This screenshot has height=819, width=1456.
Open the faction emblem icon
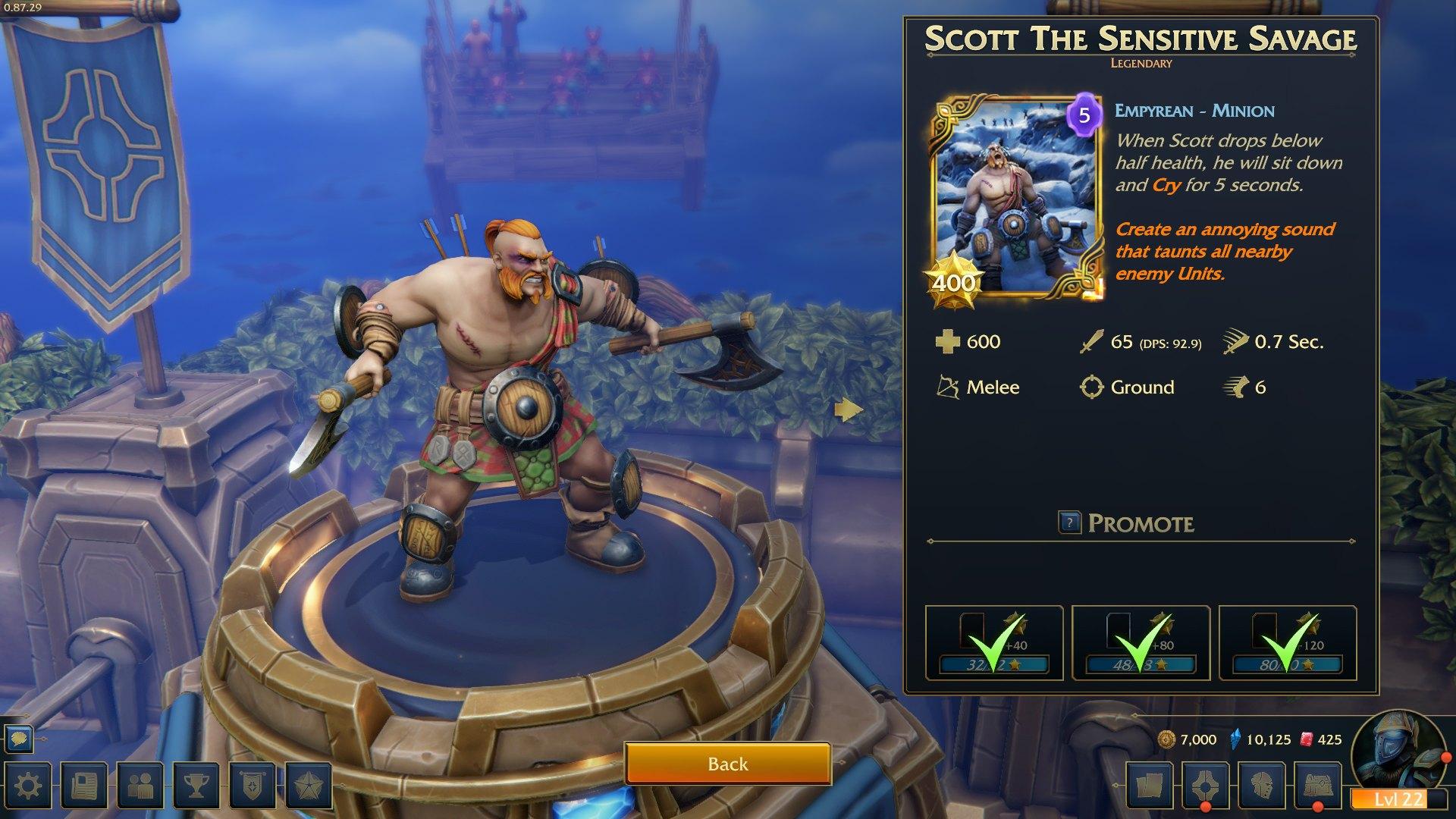1206,785
